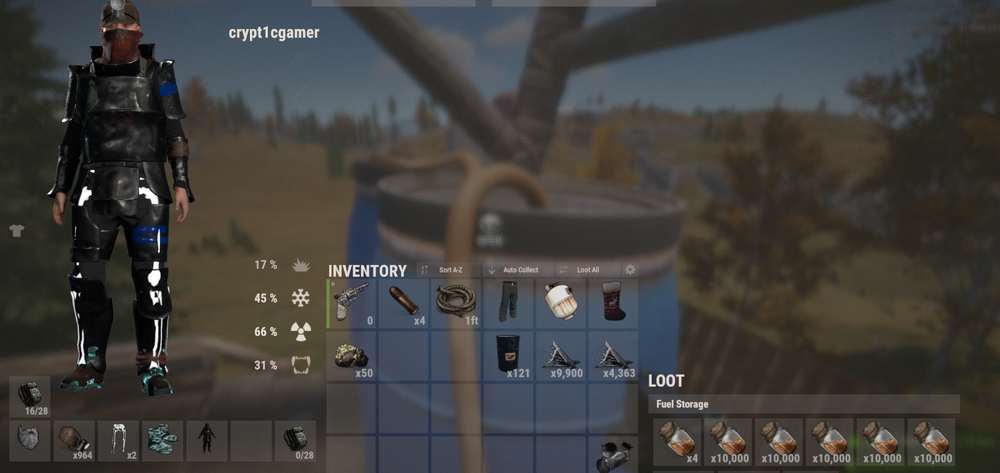Click the red Christmas stocking slot
The image size is (1000, 473).
pyautogui.click(x=613, y=302)
